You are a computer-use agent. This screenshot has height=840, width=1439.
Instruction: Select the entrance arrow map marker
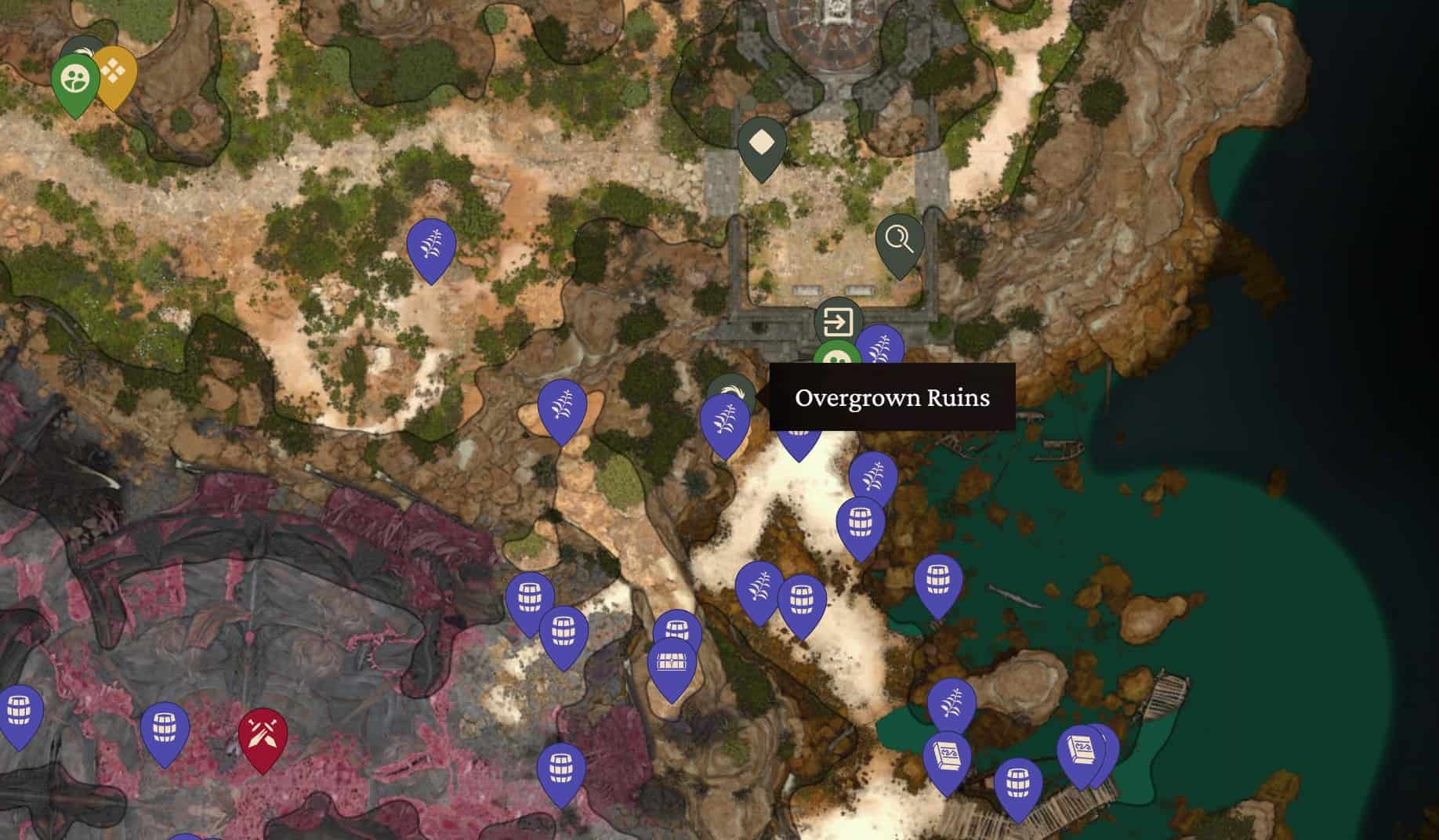(x=838, y=321)
